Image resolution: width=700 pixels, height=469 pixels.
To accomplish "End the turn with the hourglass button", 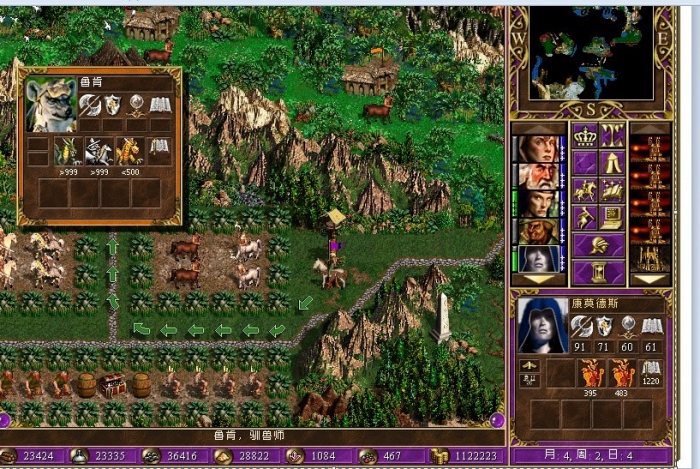I will (598, 271).
